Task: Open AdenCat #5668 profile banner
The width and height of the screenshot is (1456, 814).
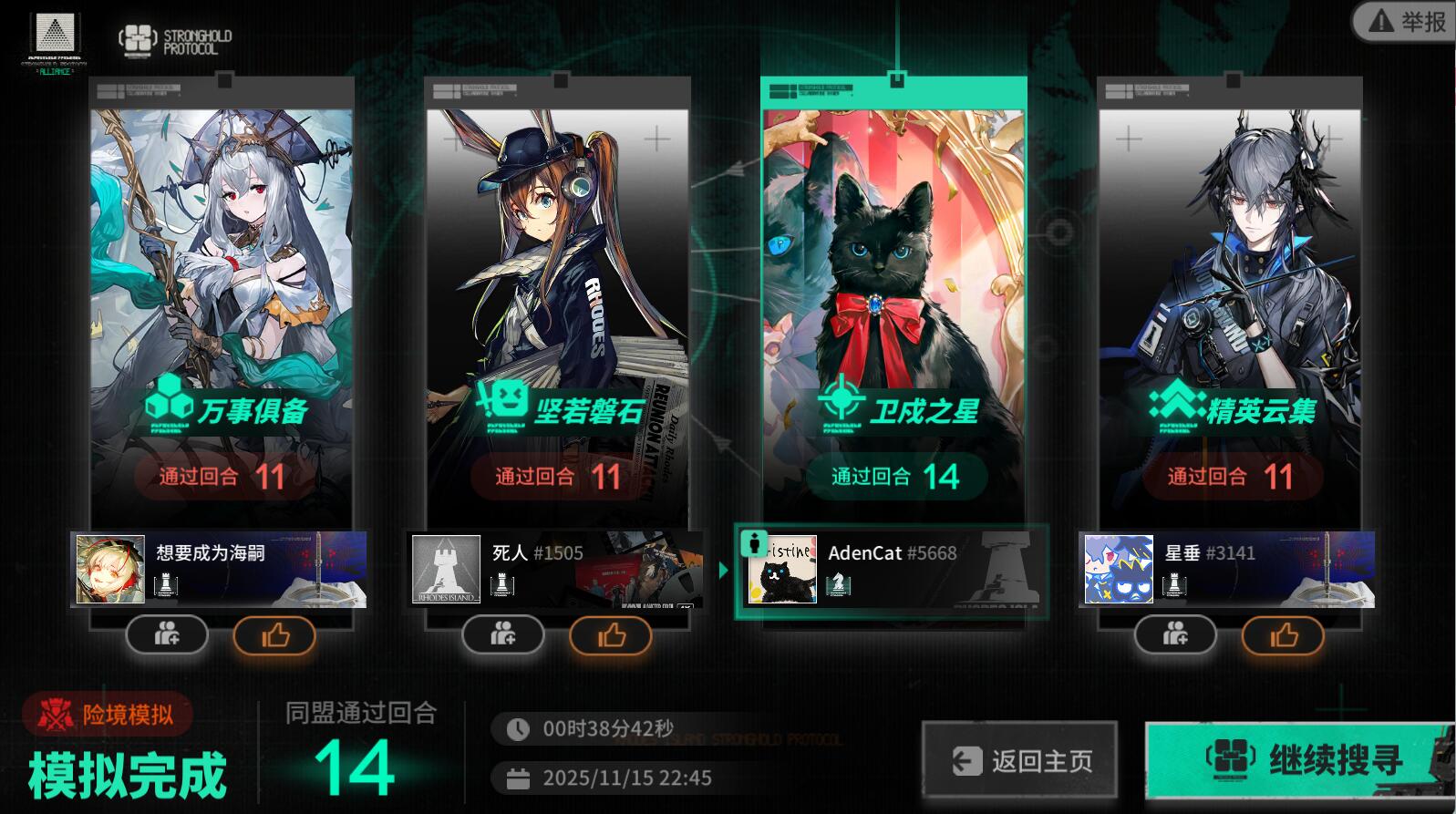Action: pyautogui.click(x=892, y=571)
